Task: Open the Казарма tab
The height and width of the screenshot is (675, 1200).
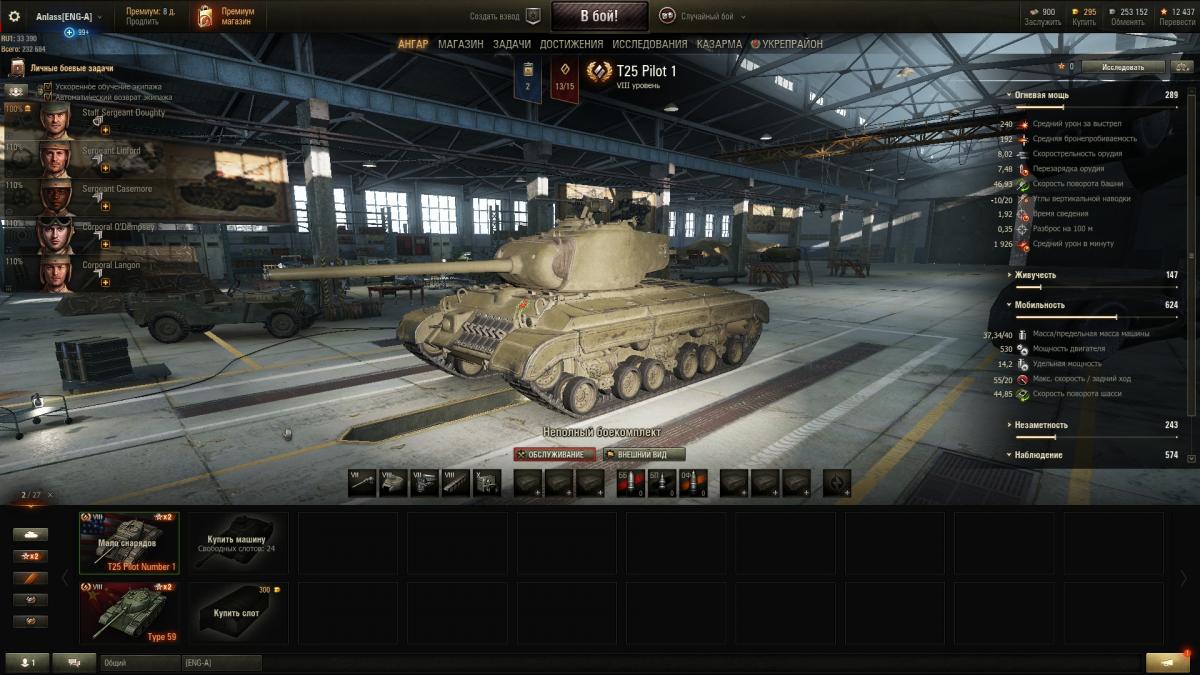Action: [719, 44]
